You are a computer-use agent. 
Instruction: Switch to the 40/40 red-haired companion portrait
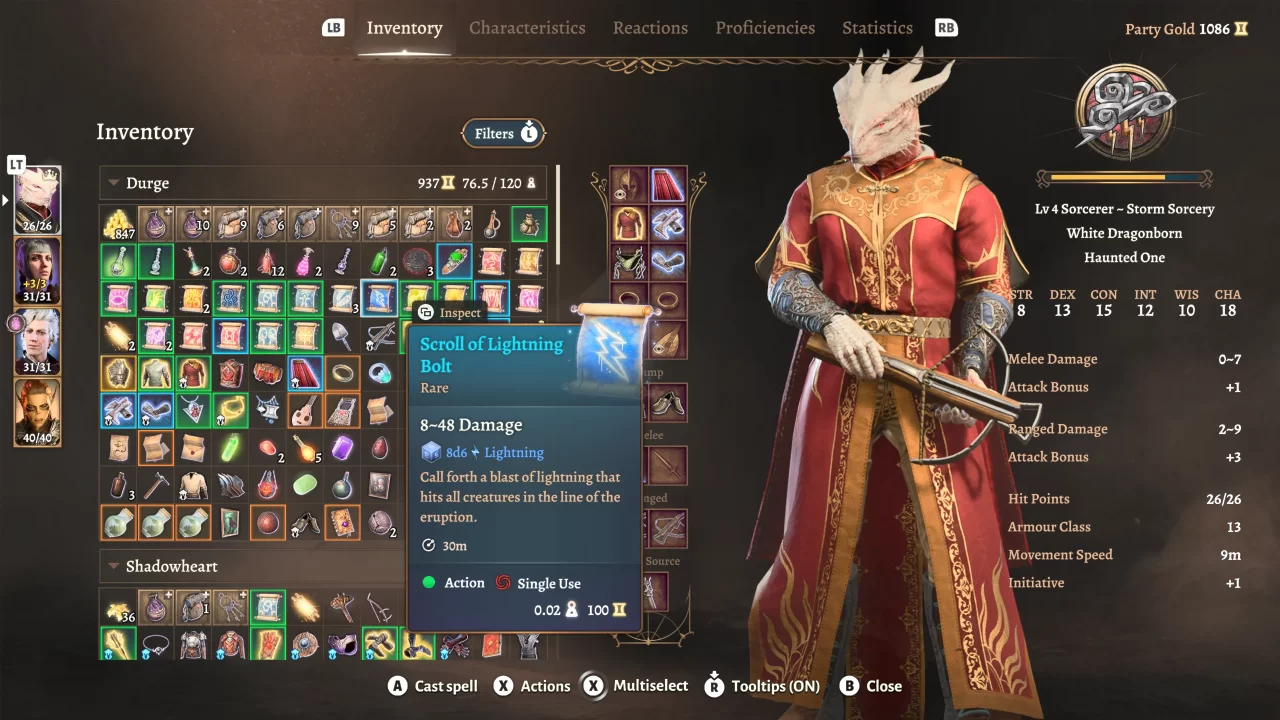click(37, 411)
